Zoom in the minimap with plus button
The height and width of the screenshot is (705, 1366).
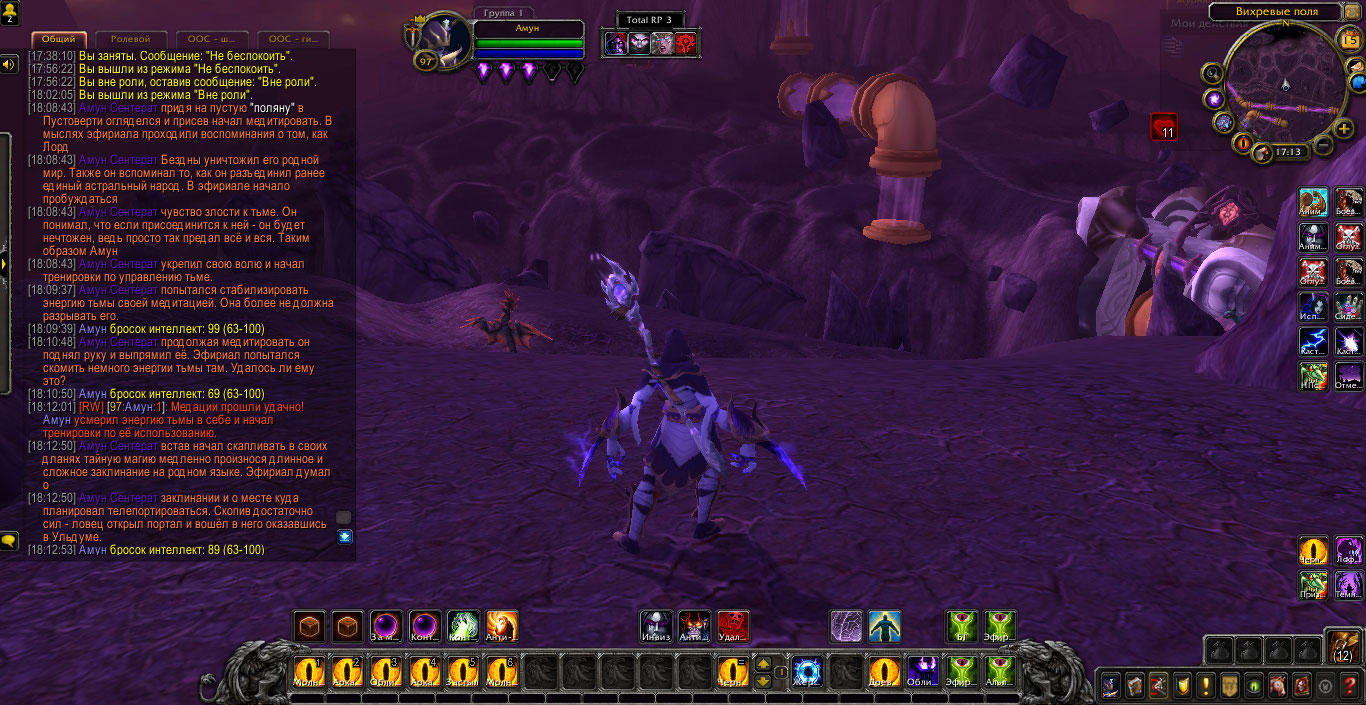coord(1343,129)
